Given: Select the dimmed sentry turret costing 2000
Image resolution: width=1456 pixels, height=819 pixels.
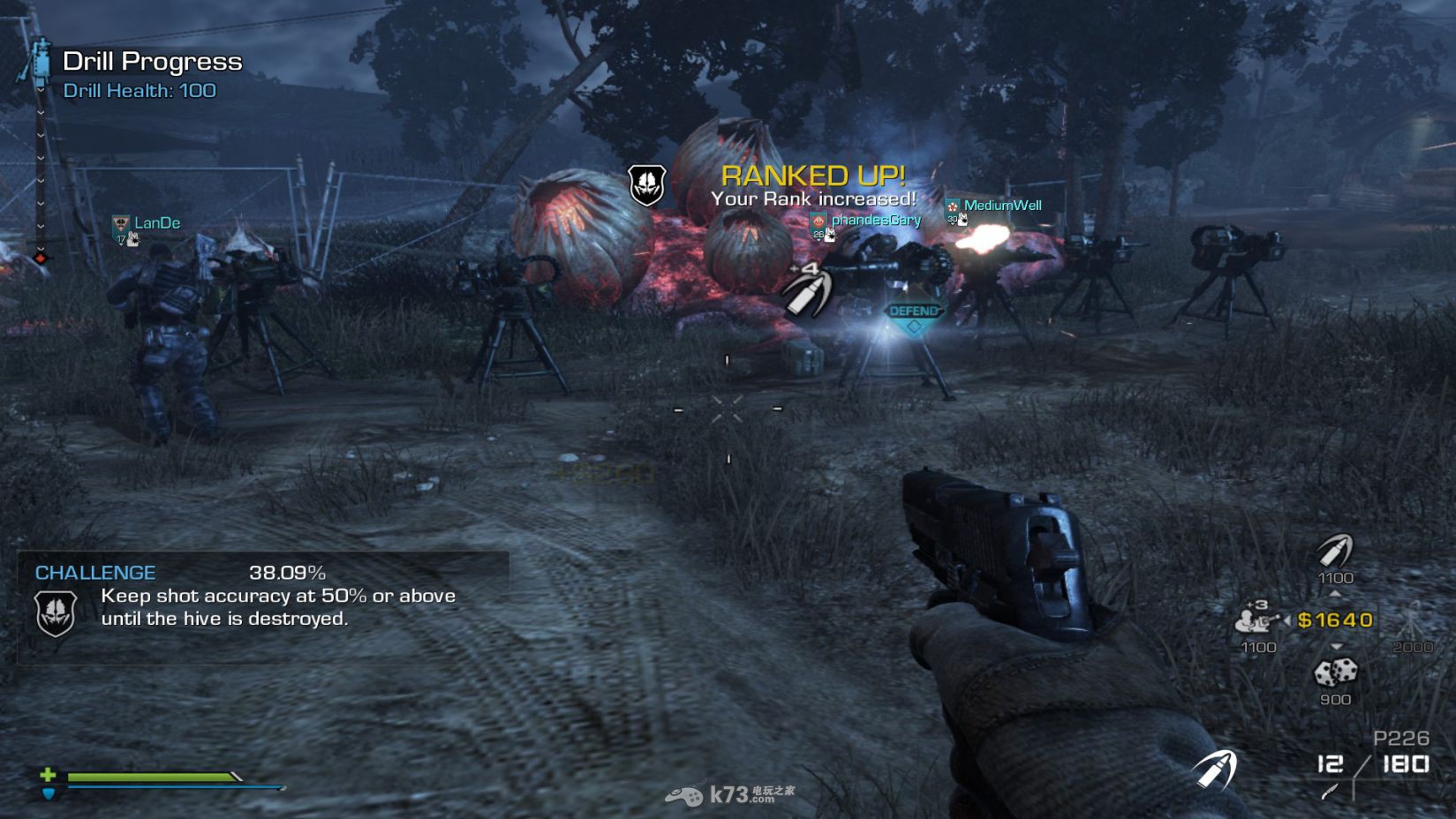Looking at the screenshot, I should click(x=1412, y=620).
